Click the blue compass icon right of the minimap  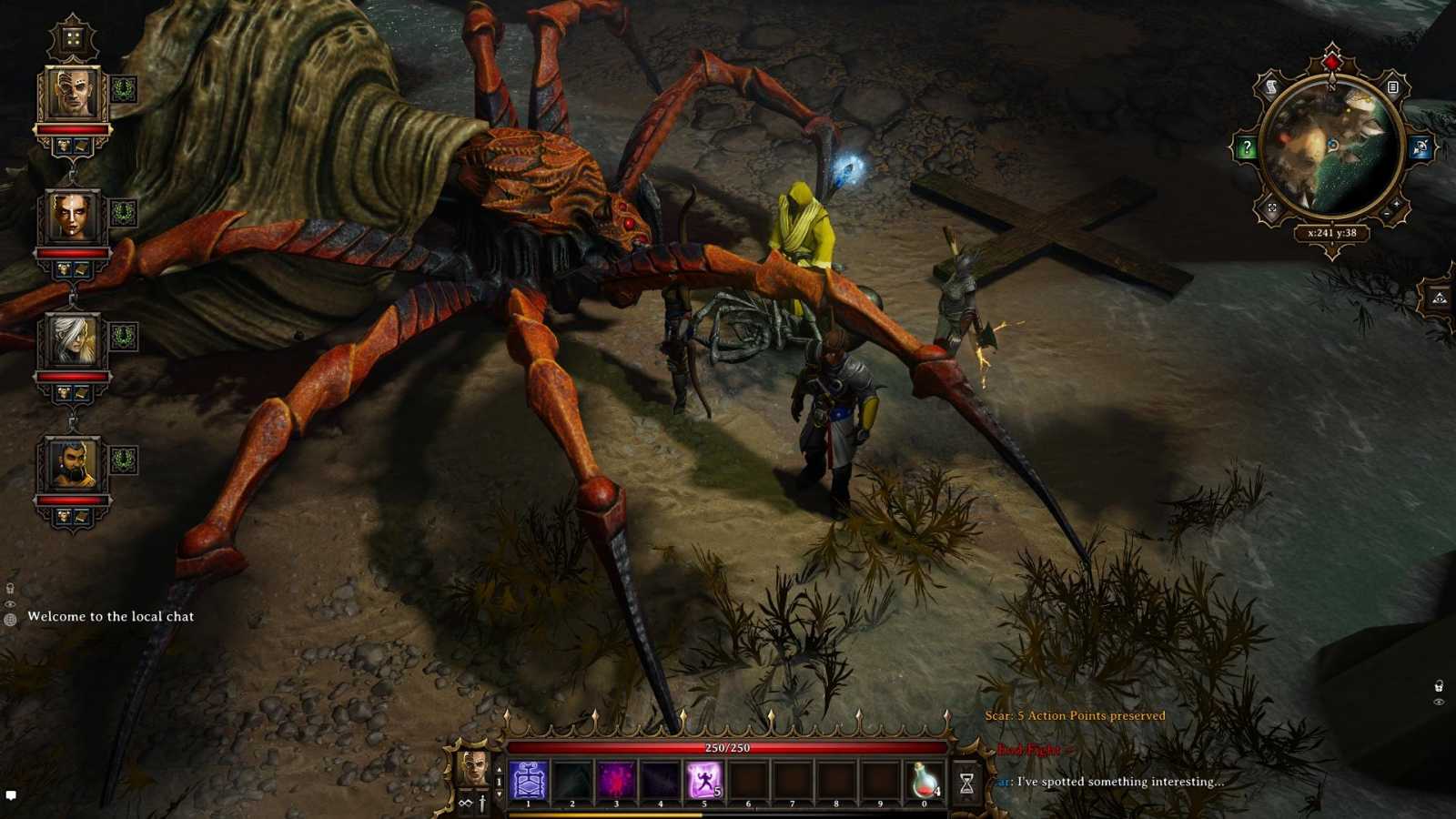coord(1419,146)
